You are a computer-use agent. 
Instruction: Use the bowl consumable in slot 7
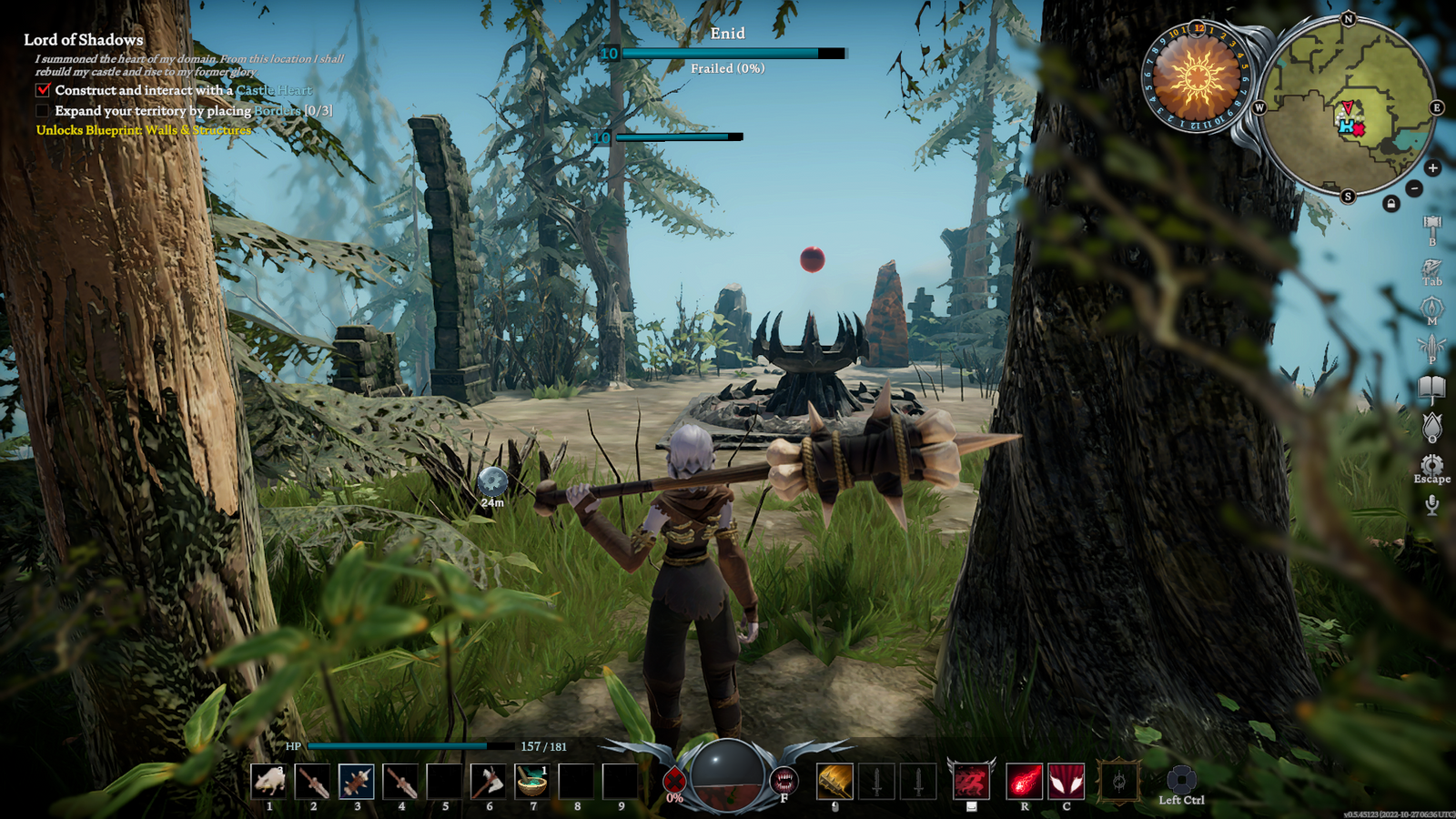pyautogui.click(x=532, y=781)
